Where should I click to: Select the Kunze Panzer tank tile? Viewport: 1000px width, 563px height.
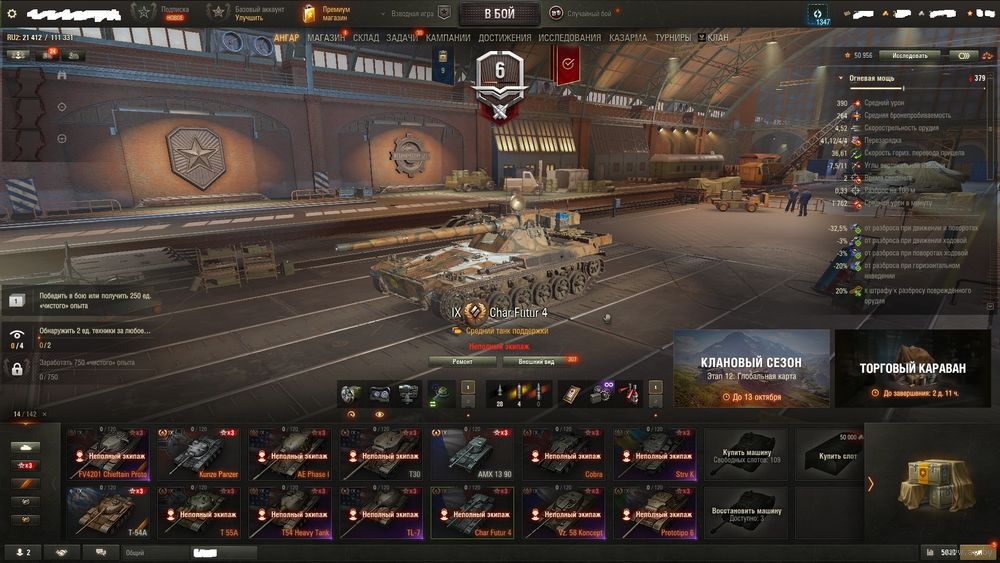(199, 453)
